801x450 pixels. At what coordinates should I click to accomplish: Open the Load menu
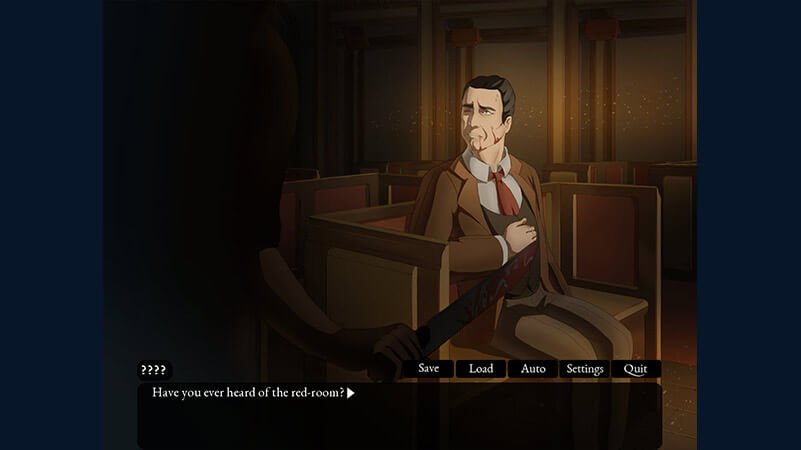tap(481, 369)
